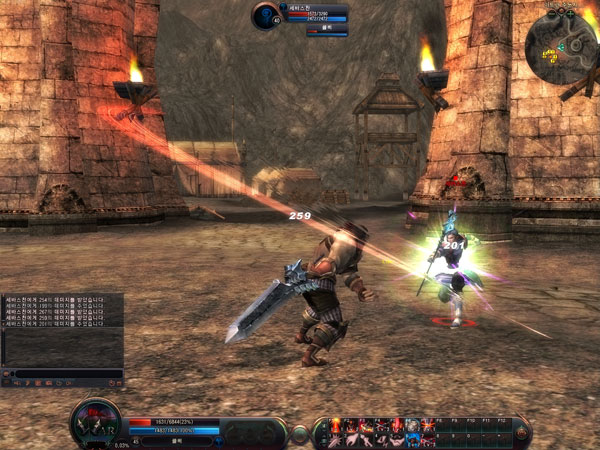Viewport: 600px width, 450px height.
Task: Open the WAR character emblem portrait
Action: [96, 421]
